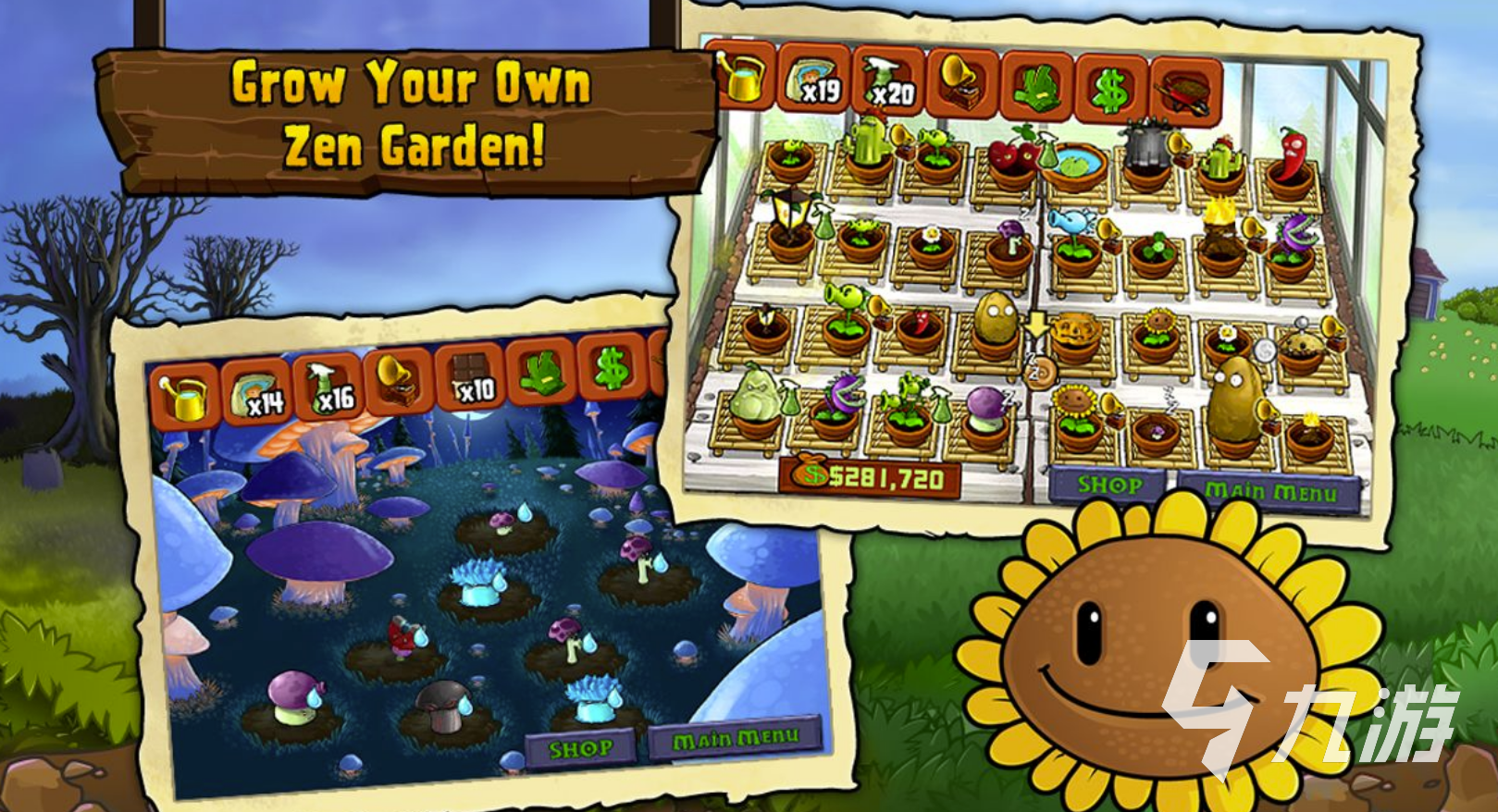The image size is (1498, 812).
Task: Open the Shop from the greenhouse garden
Action: 1108,485
